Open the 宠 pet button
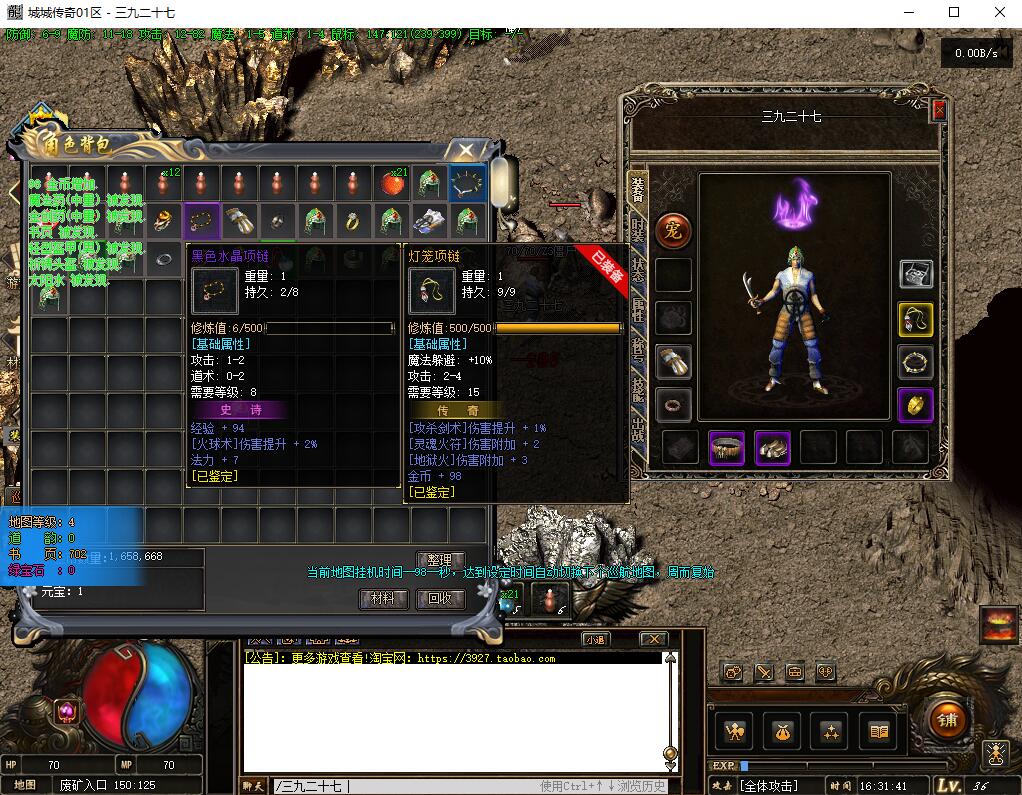Image resolution: width=1022 pixels, height=795 pixels. point(673,231)
